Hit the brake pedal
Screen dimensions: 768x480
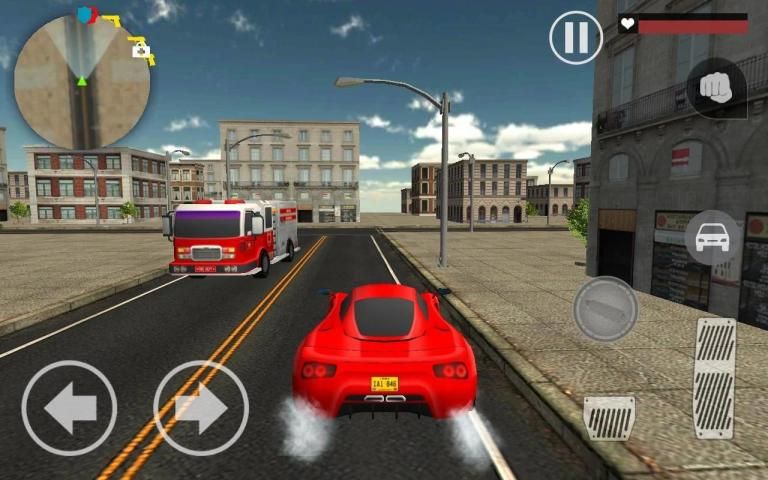coord(609,417)
